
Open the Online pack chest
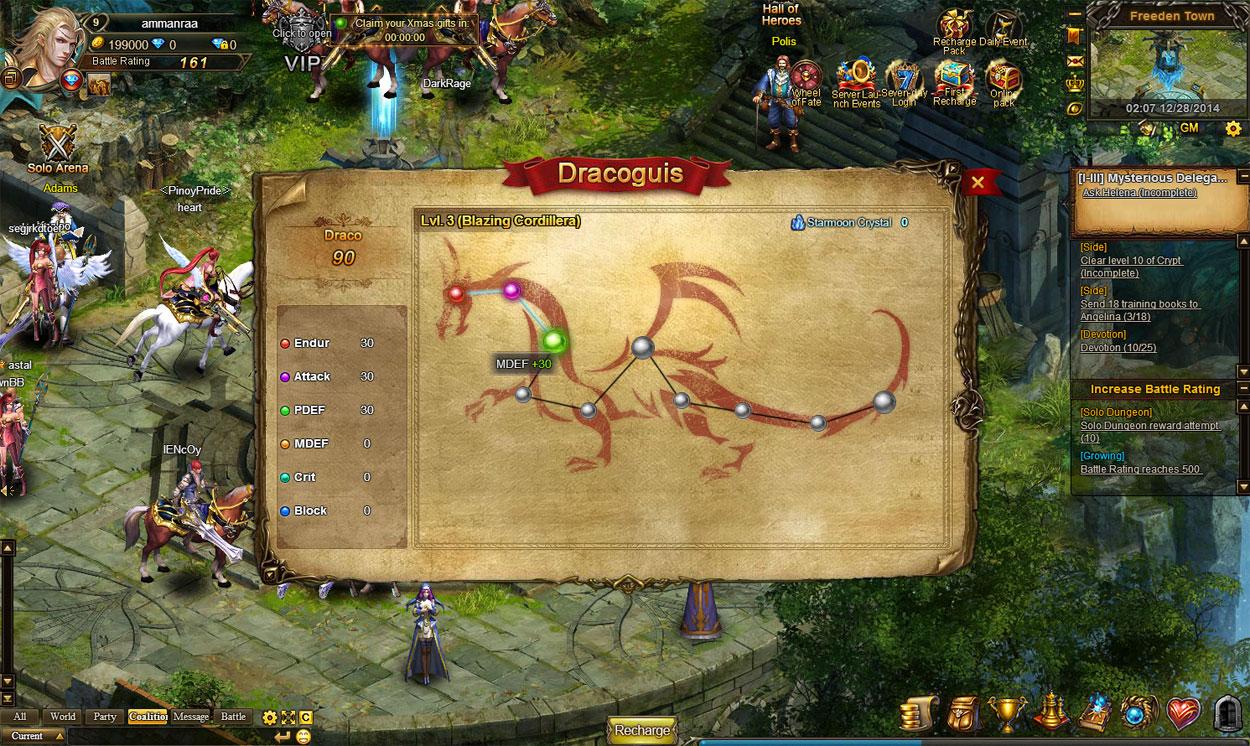[x=1003, y=78]
